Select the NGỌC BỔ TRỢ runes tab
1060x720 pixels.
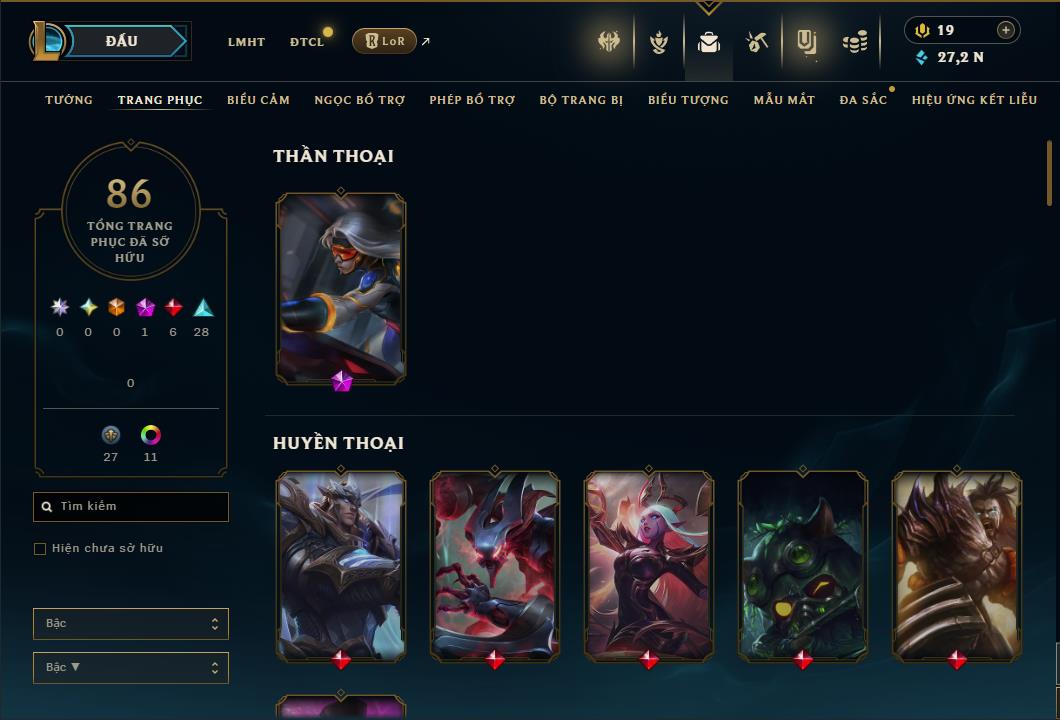[359, 100]
